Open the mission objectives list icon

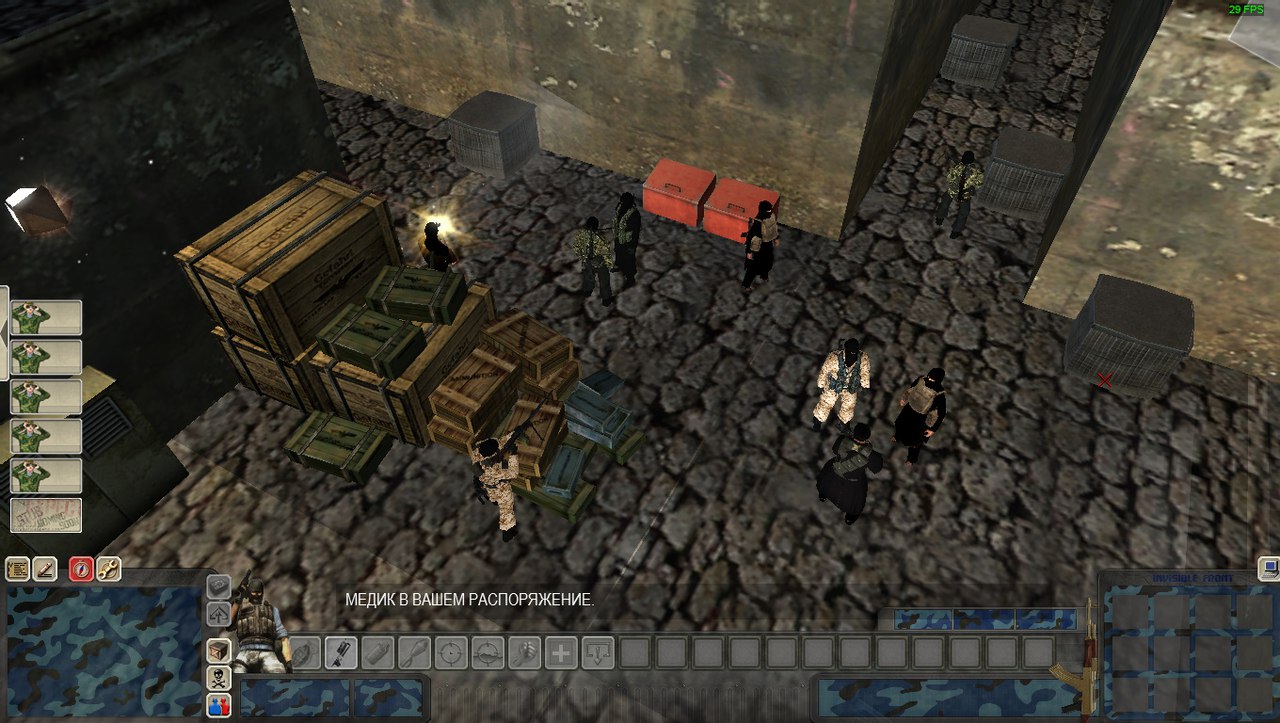coord(17,570)
